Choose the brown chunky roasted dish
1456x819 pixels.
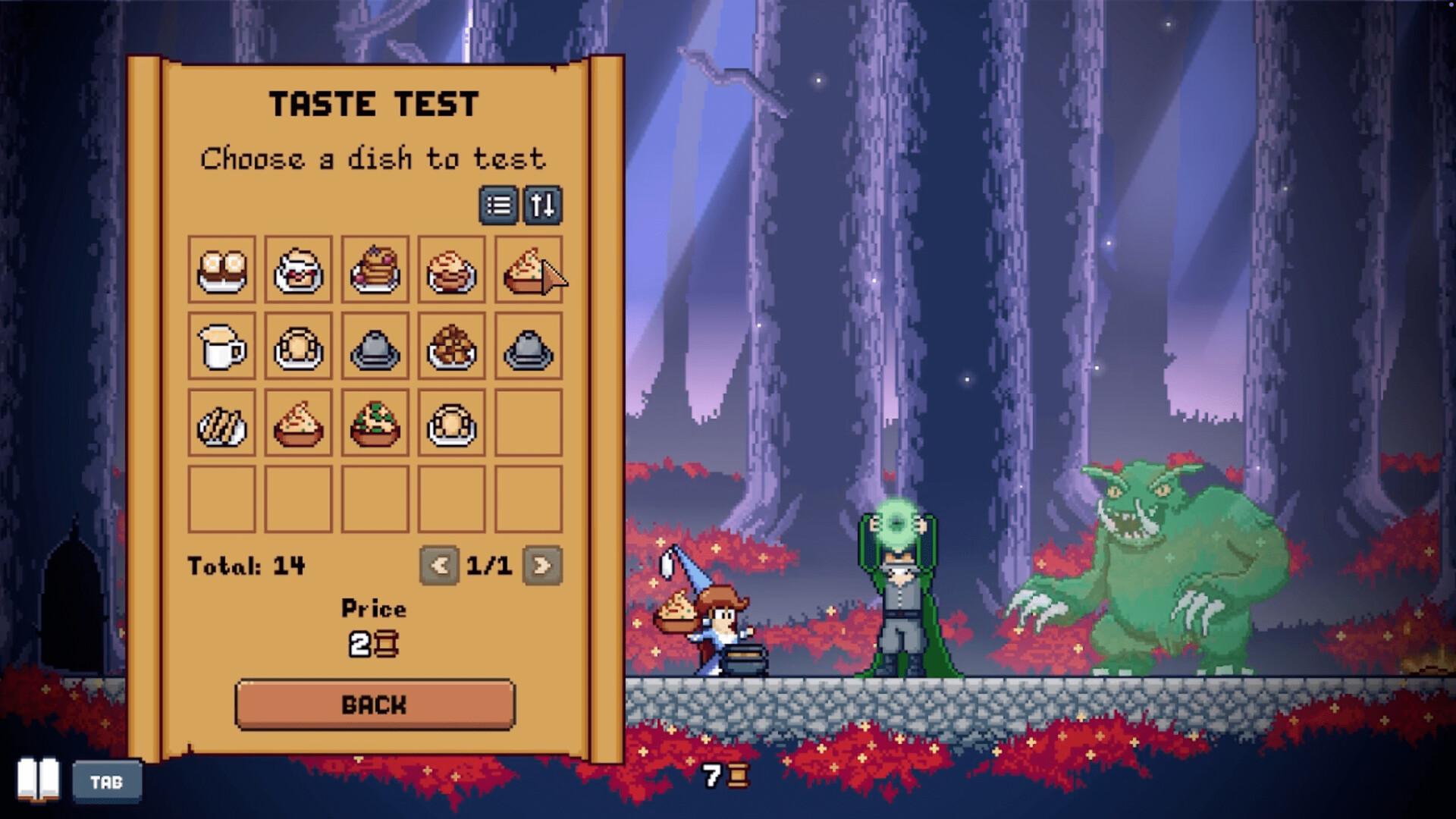(x=451, y=347)
